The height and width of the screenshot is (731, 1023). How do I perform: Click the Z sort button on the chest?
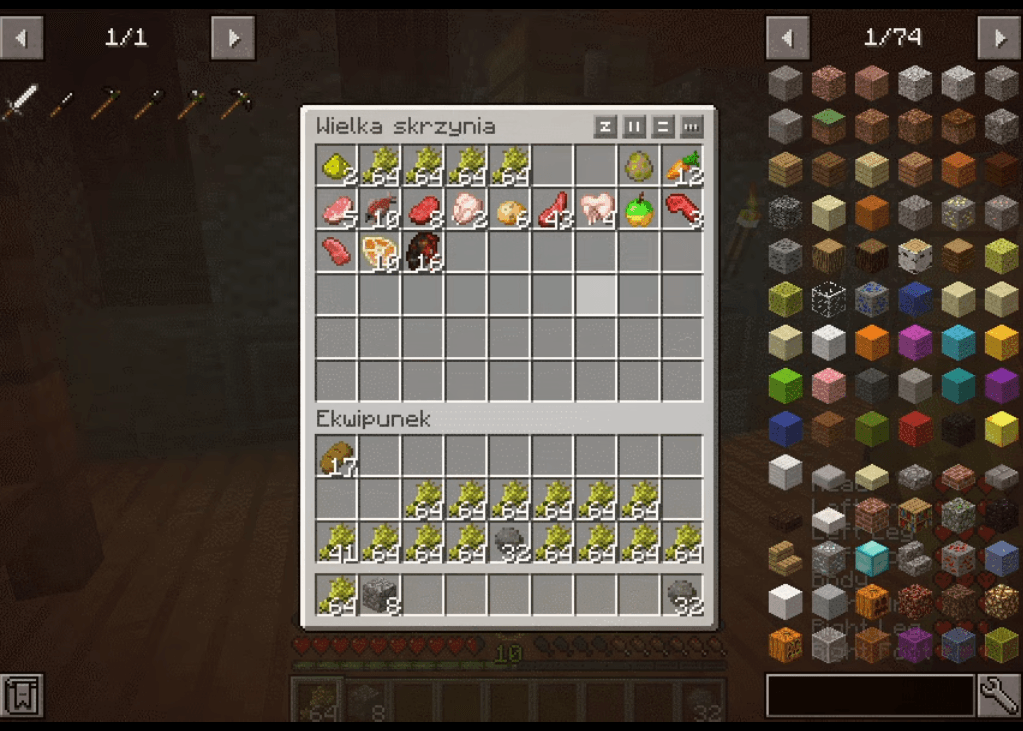point(604,127)
